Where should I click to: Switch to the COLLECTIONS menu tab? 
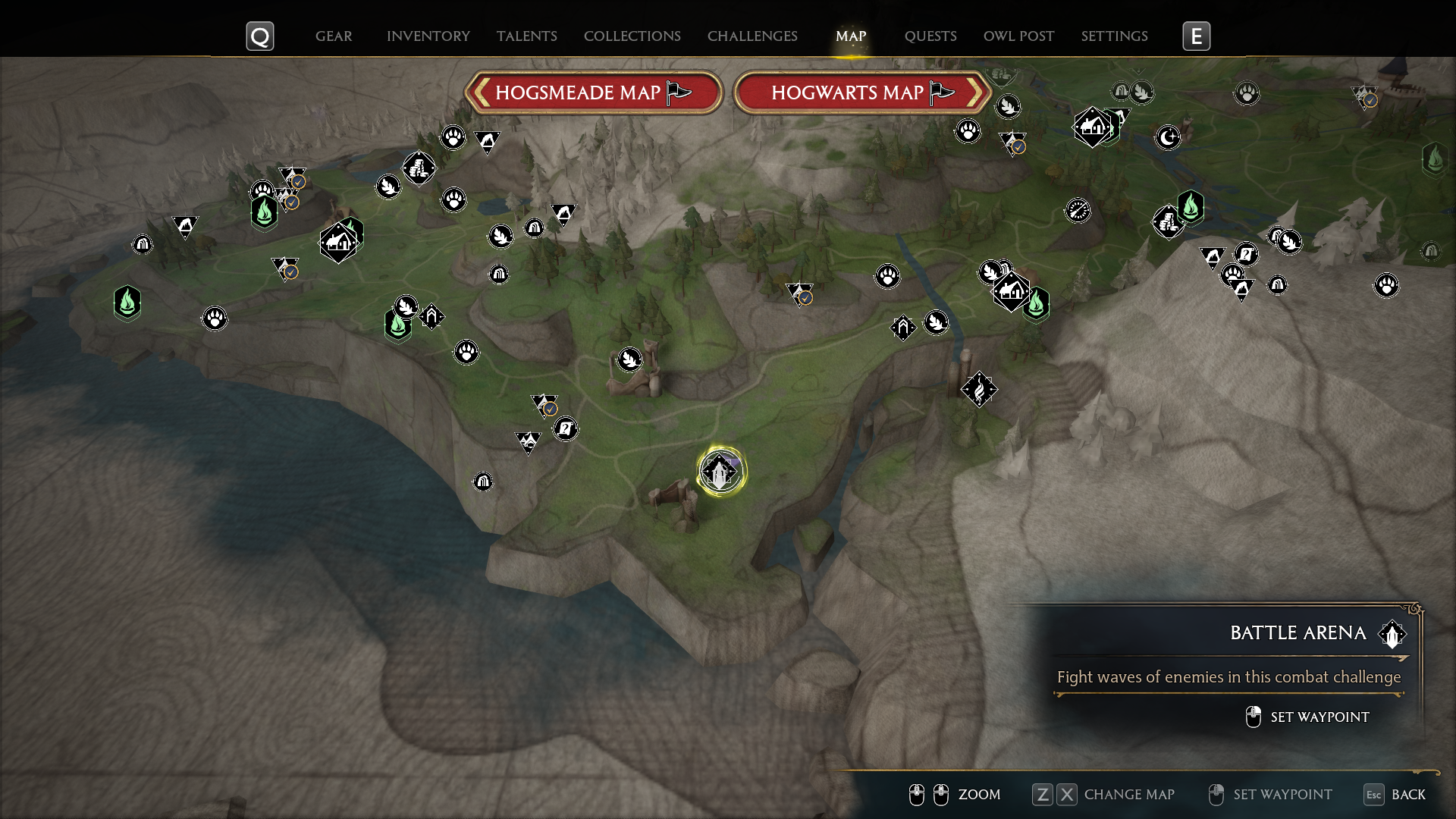[x=632, y=36]
